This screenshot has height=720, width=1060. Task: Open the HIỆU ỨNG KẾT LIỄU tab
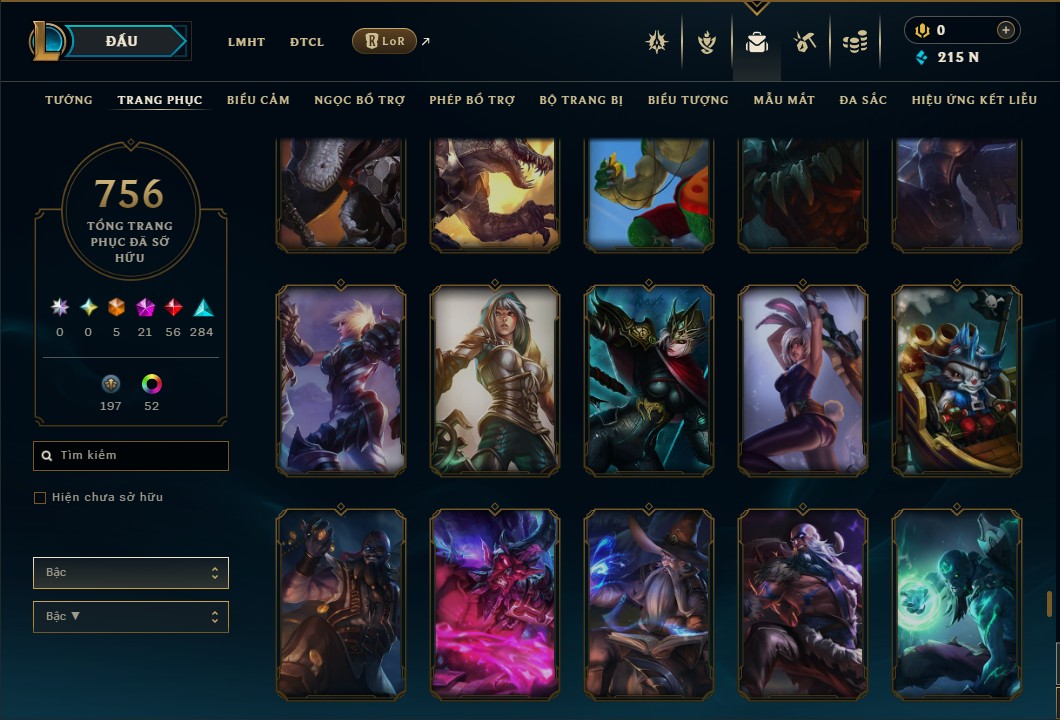point(974,100)
